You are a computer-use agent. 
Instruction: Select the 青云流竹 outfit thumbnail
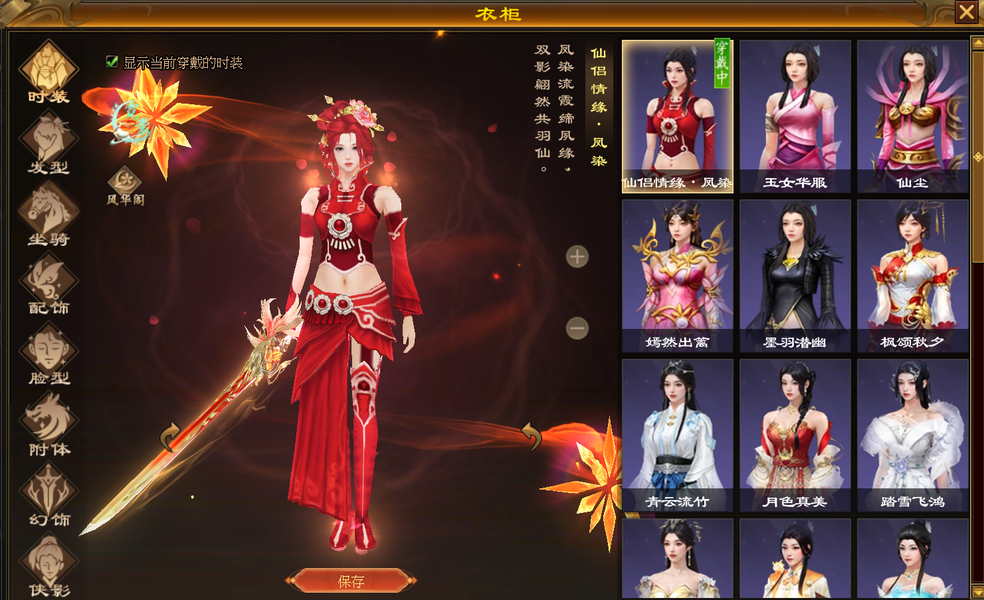[677, 435]
